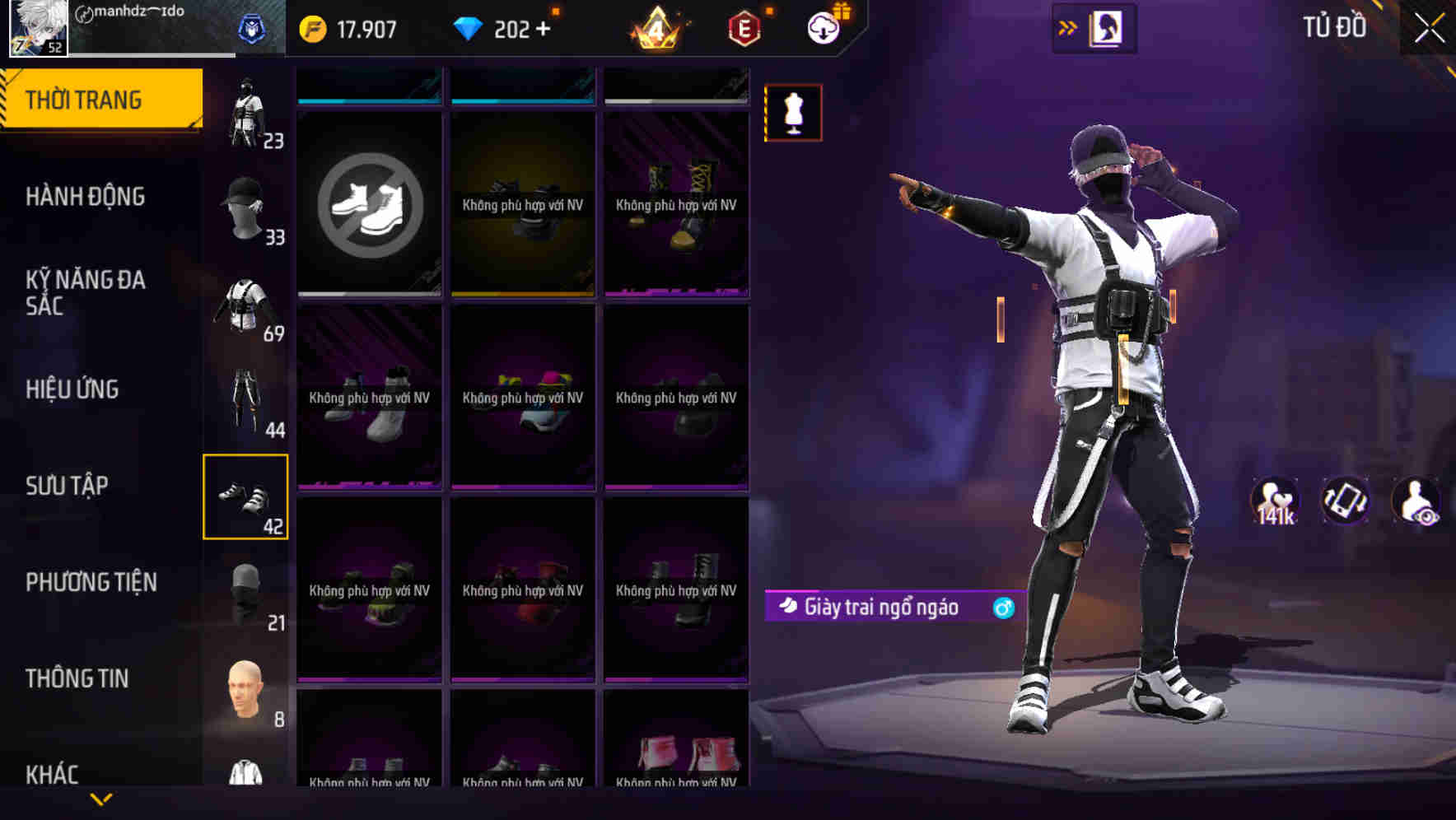
Task: Select the mask slot showing 21 items
Action: [x=247, y=593]
